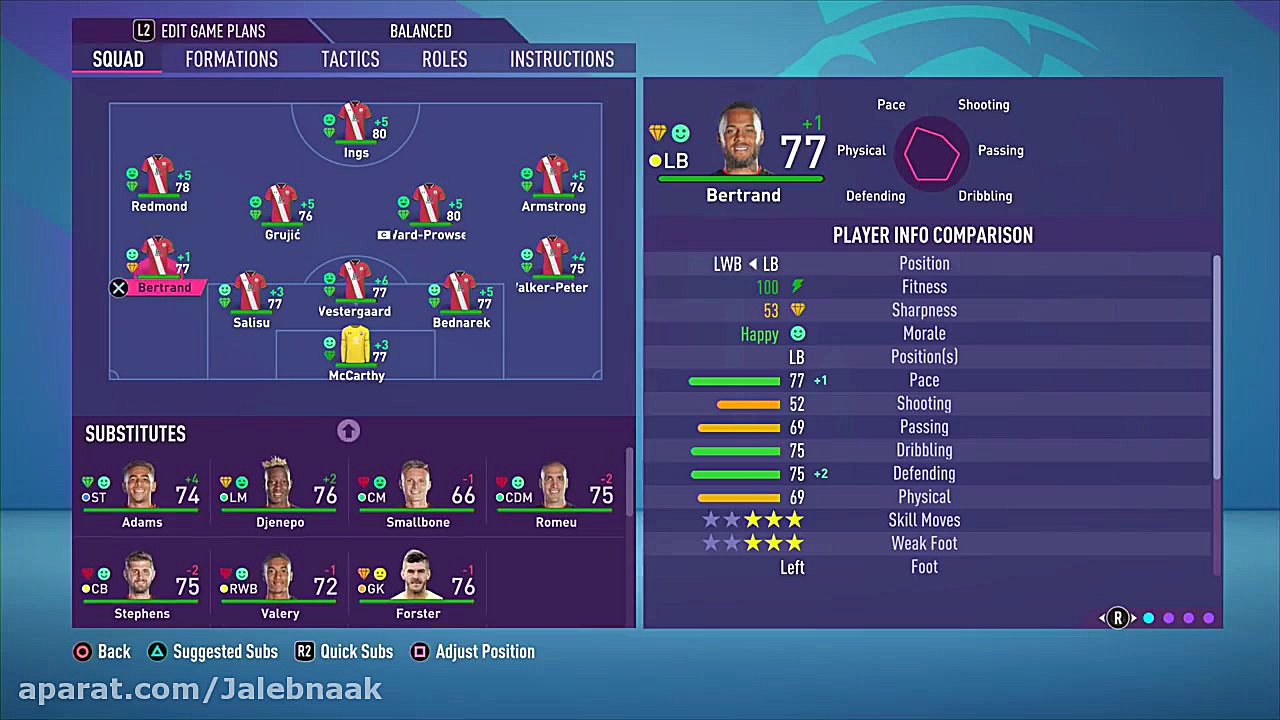Viewport: 1280px width, 720px height.
Task: Choose substitute Valery
Action: (x=279, y=581)
